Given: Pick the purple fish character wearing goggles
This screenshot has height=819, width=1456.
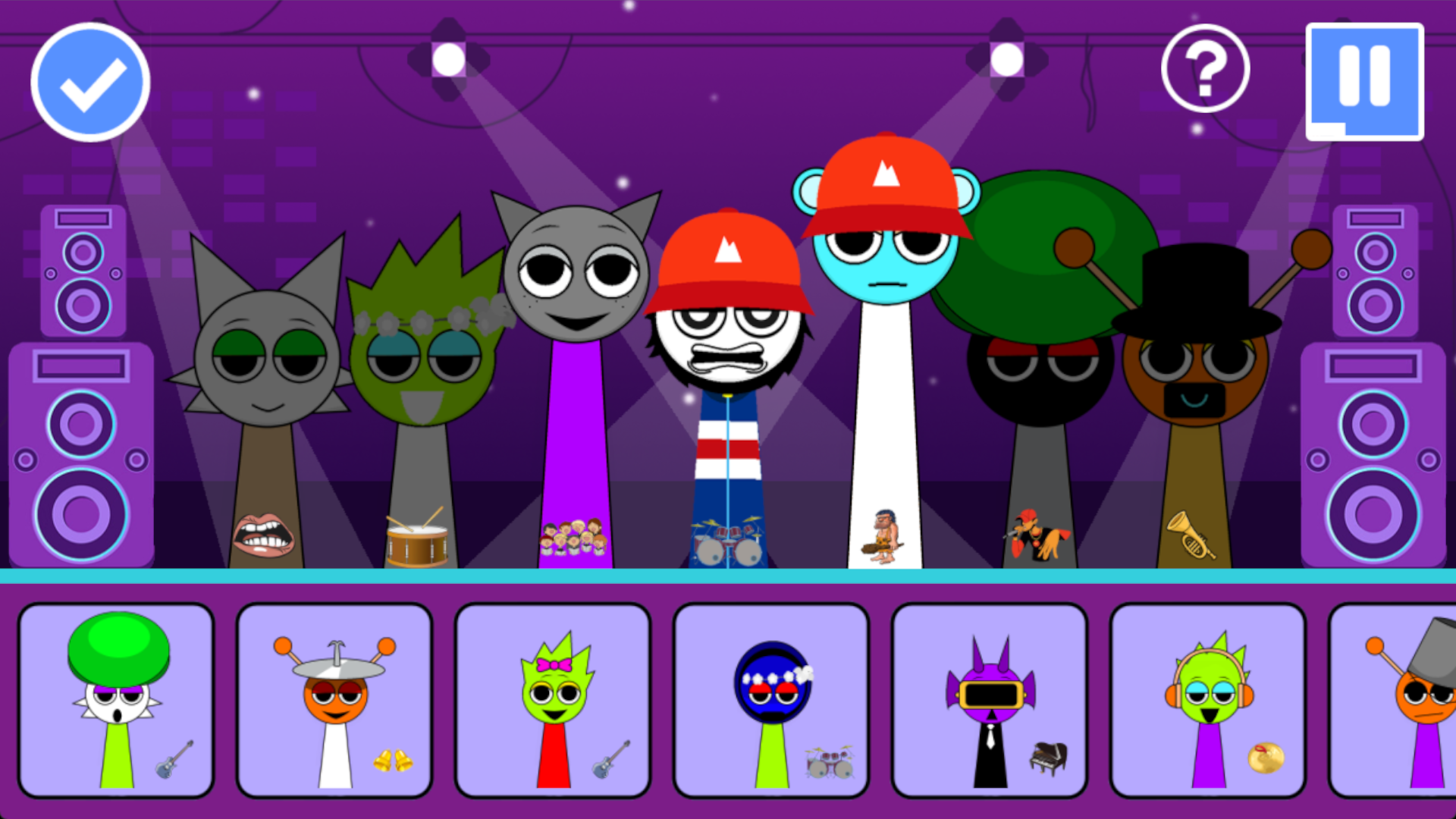Looking at the screenshot, I should point(990,698).
